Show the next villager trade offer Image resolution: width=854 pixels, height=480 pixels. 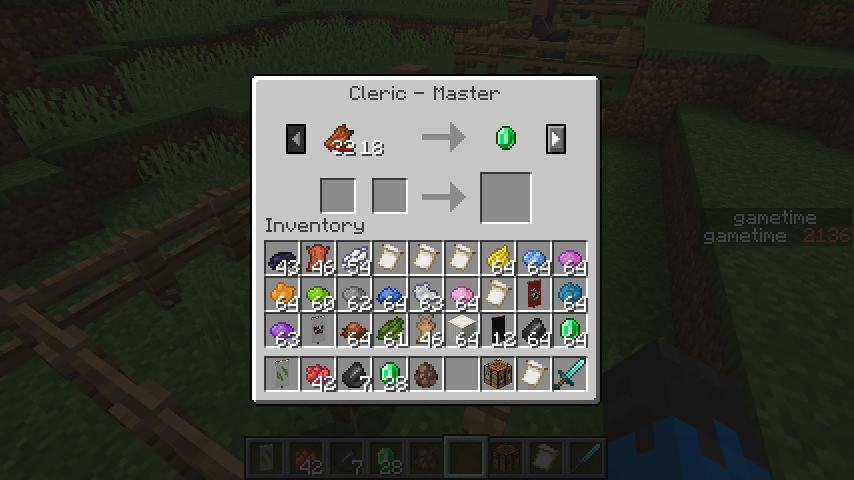(556, 139)
